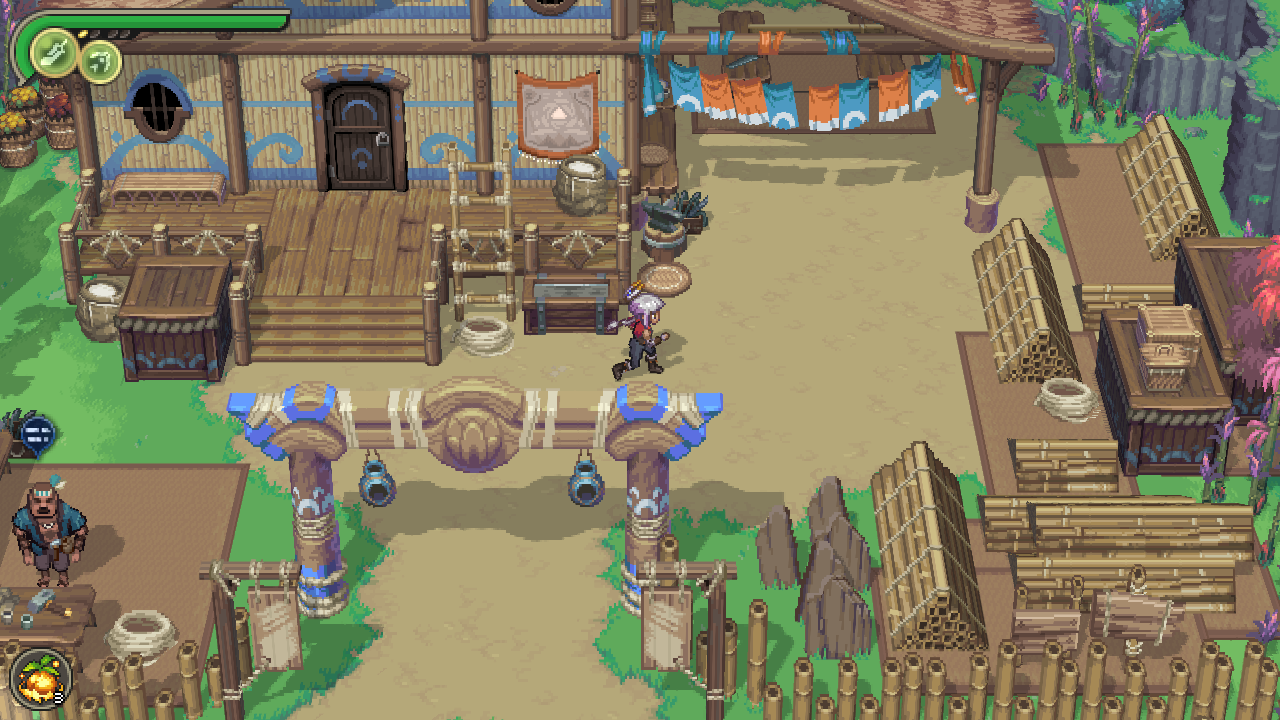Click the padlock icon on the front door
The width and height of the screenshot is (1280, 720).
click(383, 139)
